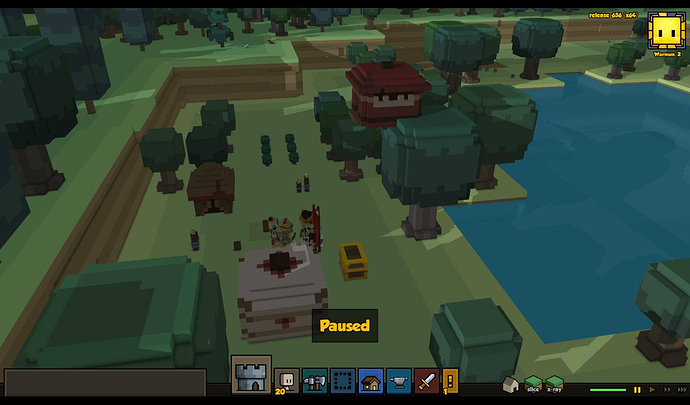Screen dimensions: 690x405
Task: Toggle the x-ray view mode
Action: coord(554,386)
